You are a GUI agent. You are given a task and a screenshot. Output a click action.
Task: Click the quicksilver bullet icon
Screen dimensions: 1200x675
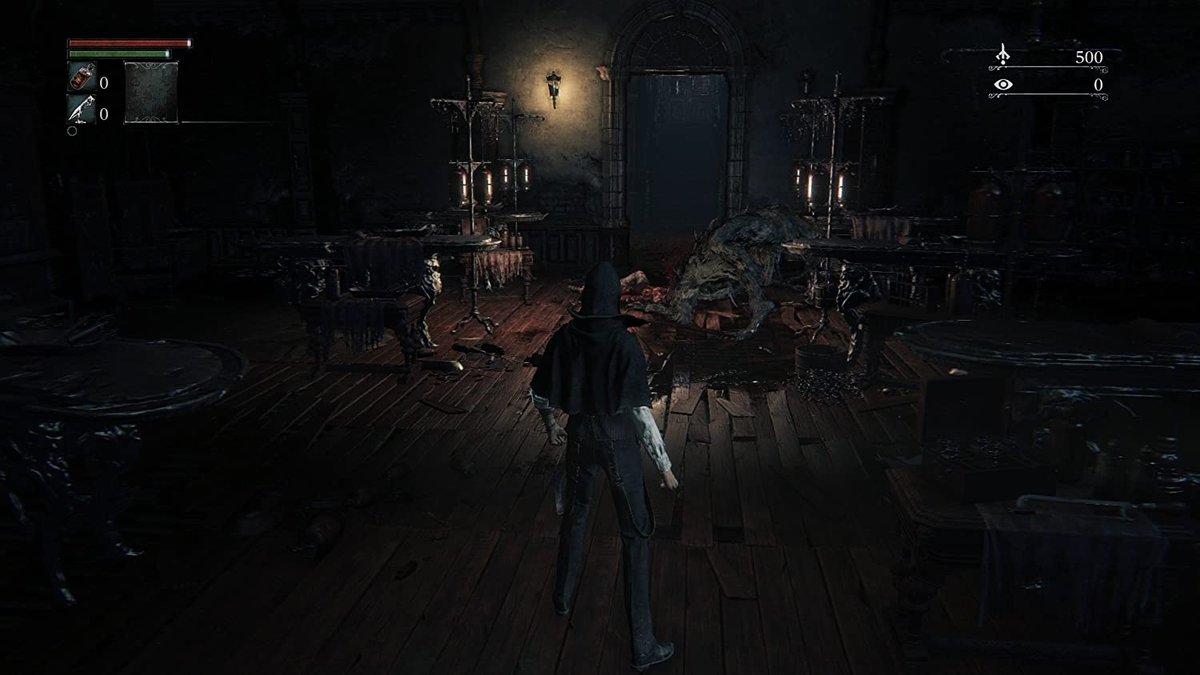point(81,109)
